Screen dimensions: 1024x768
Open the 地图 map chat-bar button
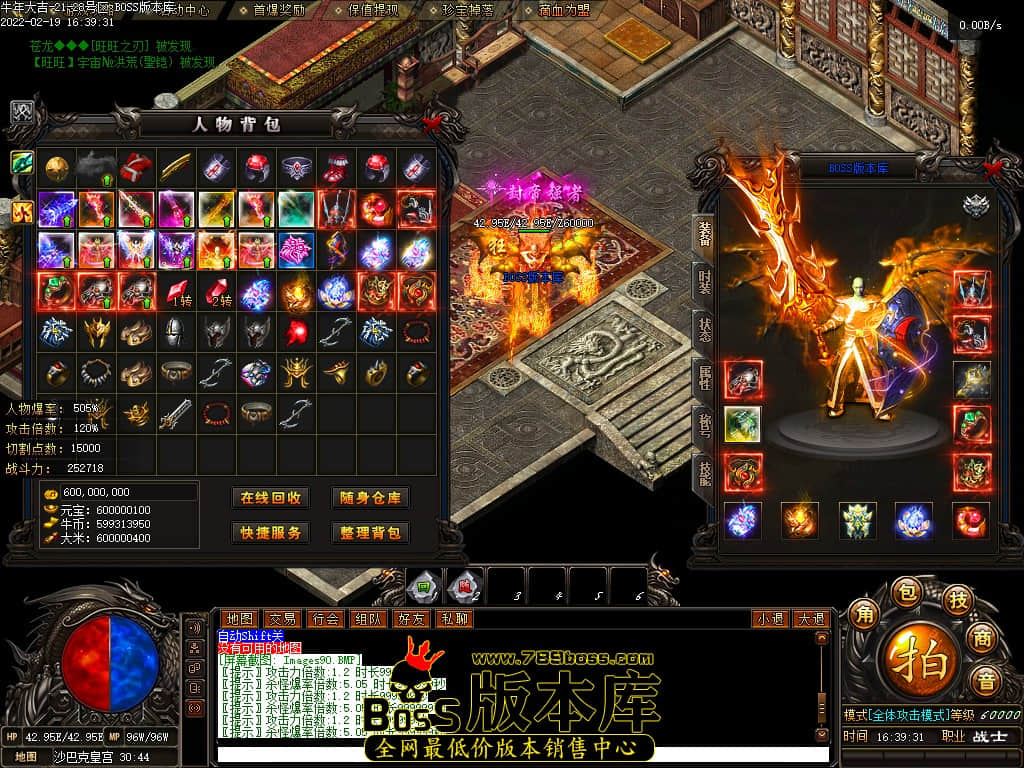(x=239, y=619)
